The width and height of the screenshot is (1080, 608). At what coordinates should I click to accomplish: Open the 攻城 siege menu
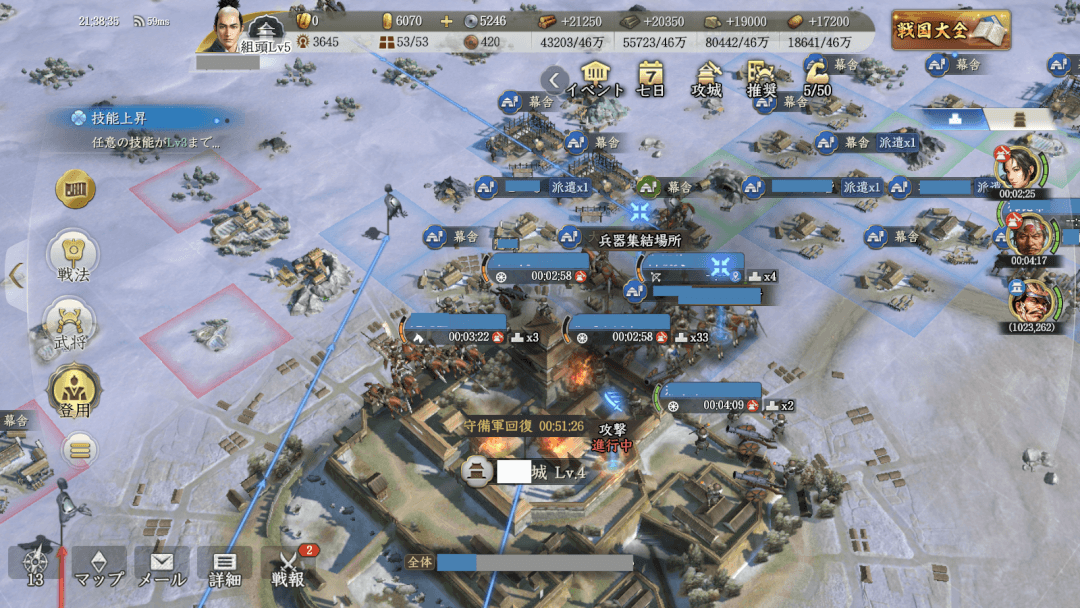(707, 76)
